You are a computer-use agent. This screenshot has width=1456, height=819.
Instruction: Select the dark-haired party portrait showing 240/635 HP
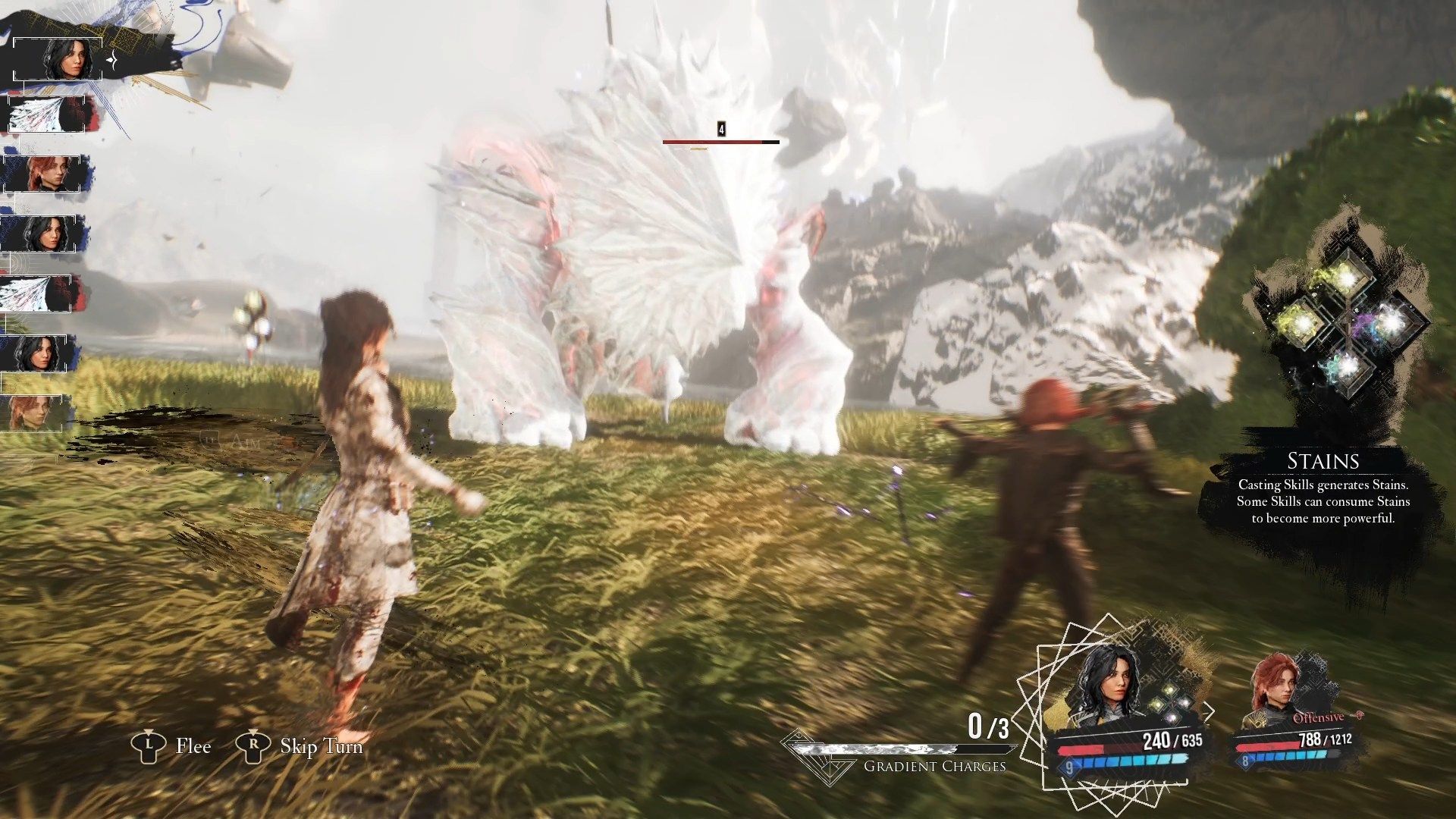point(1108,686)
